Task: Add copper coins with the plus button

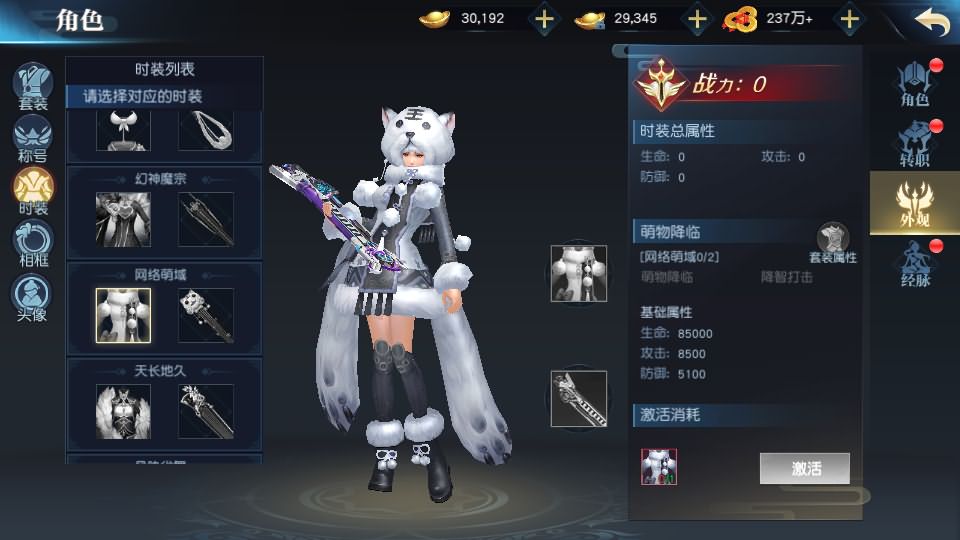Action: click(x=697, y=19)
